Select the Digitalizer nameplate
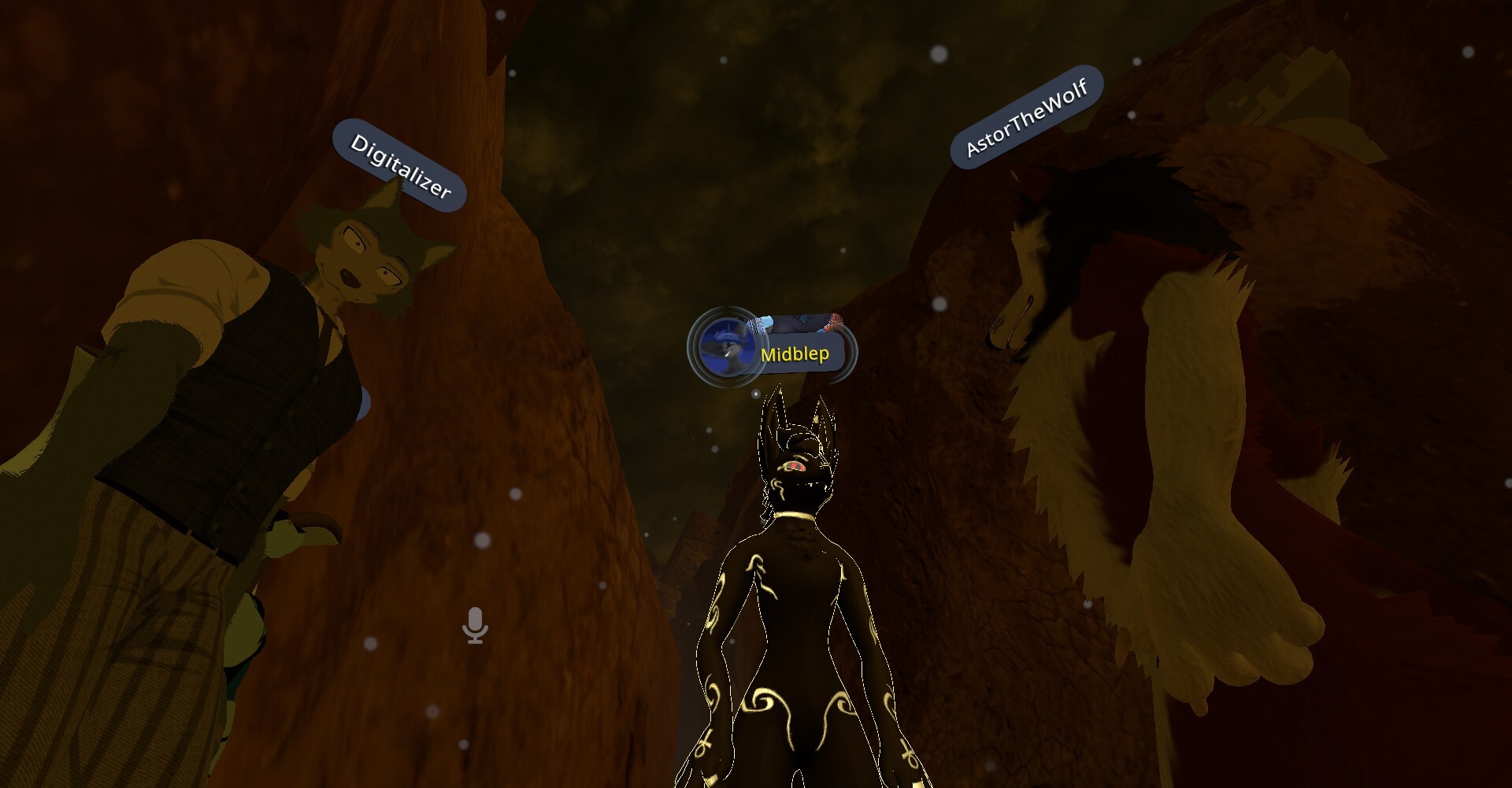Image resolution: width=1512 pixels, height=788 pixels. pos(399,165)
